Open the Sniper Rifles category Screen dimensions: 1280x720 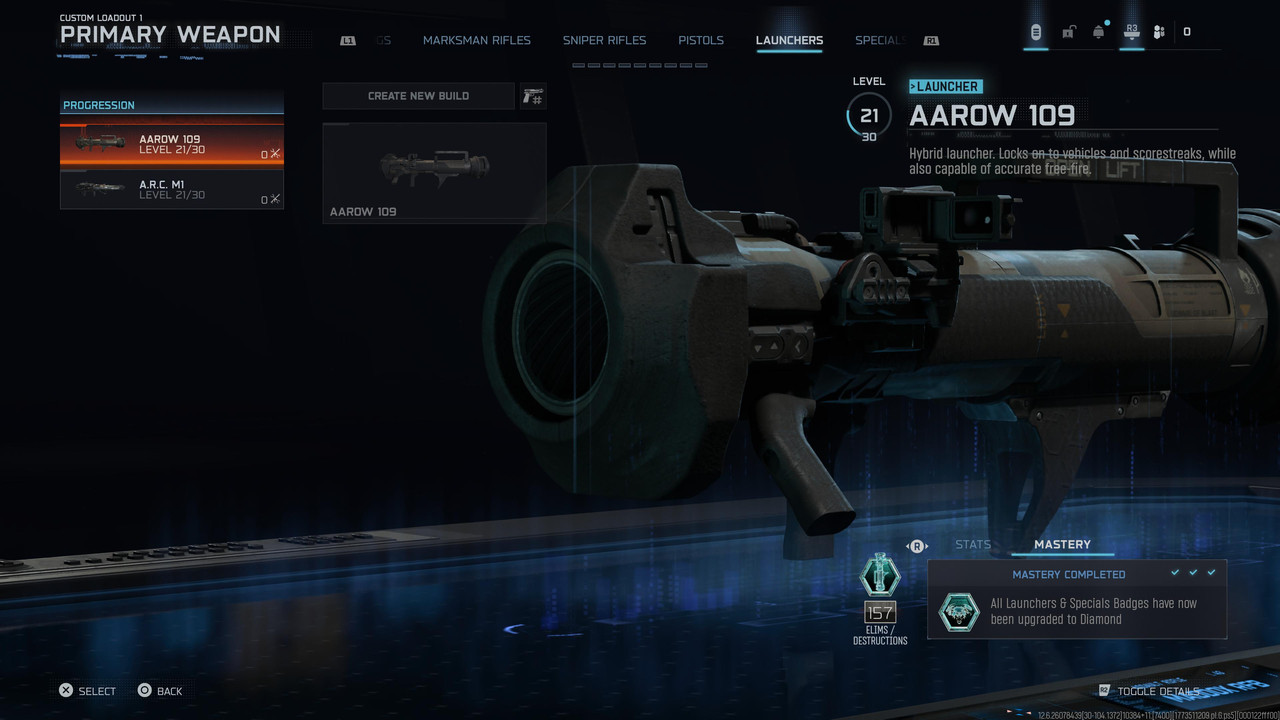tap(604, 41)
